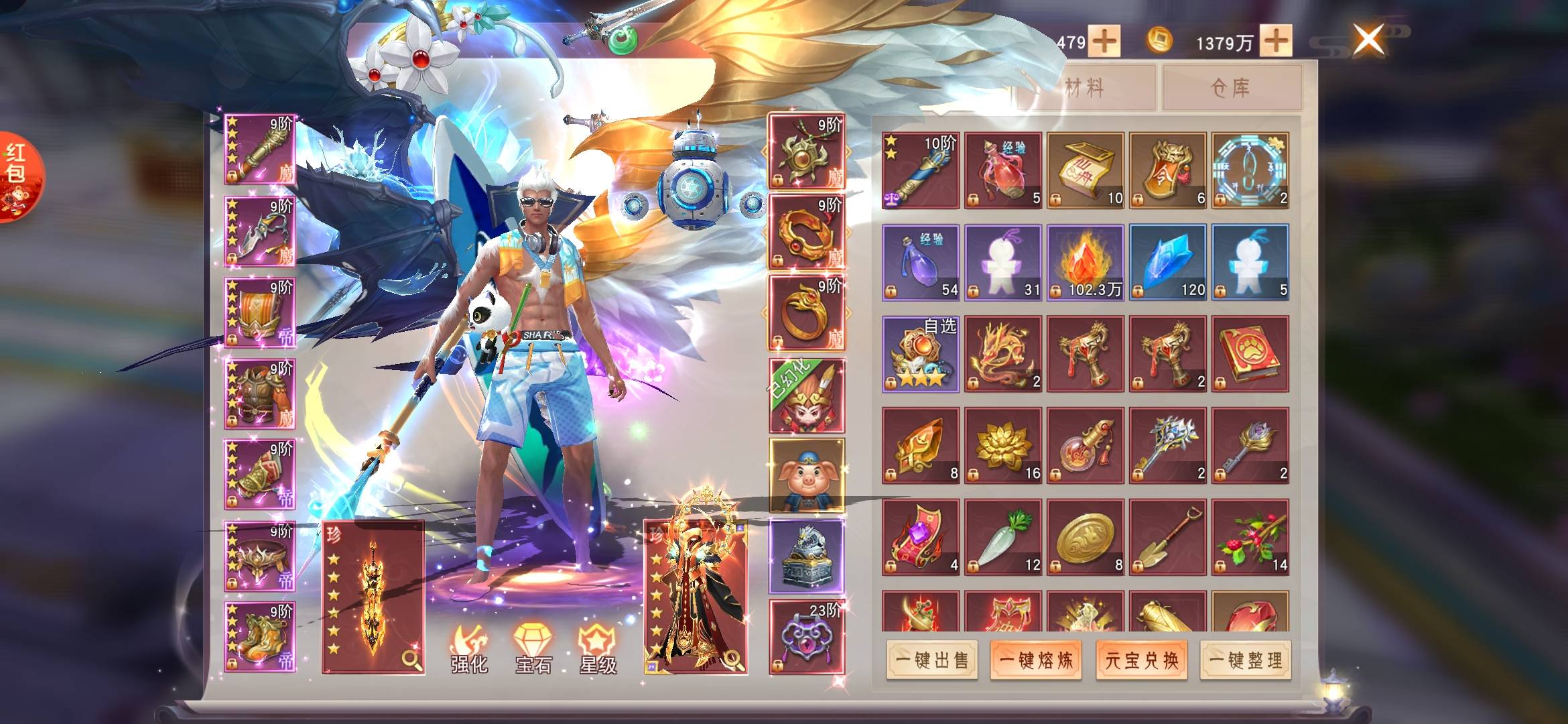Select the 10阶 staff in the bag
Screen dimensions: 1568x724
[x=920, y=170]
